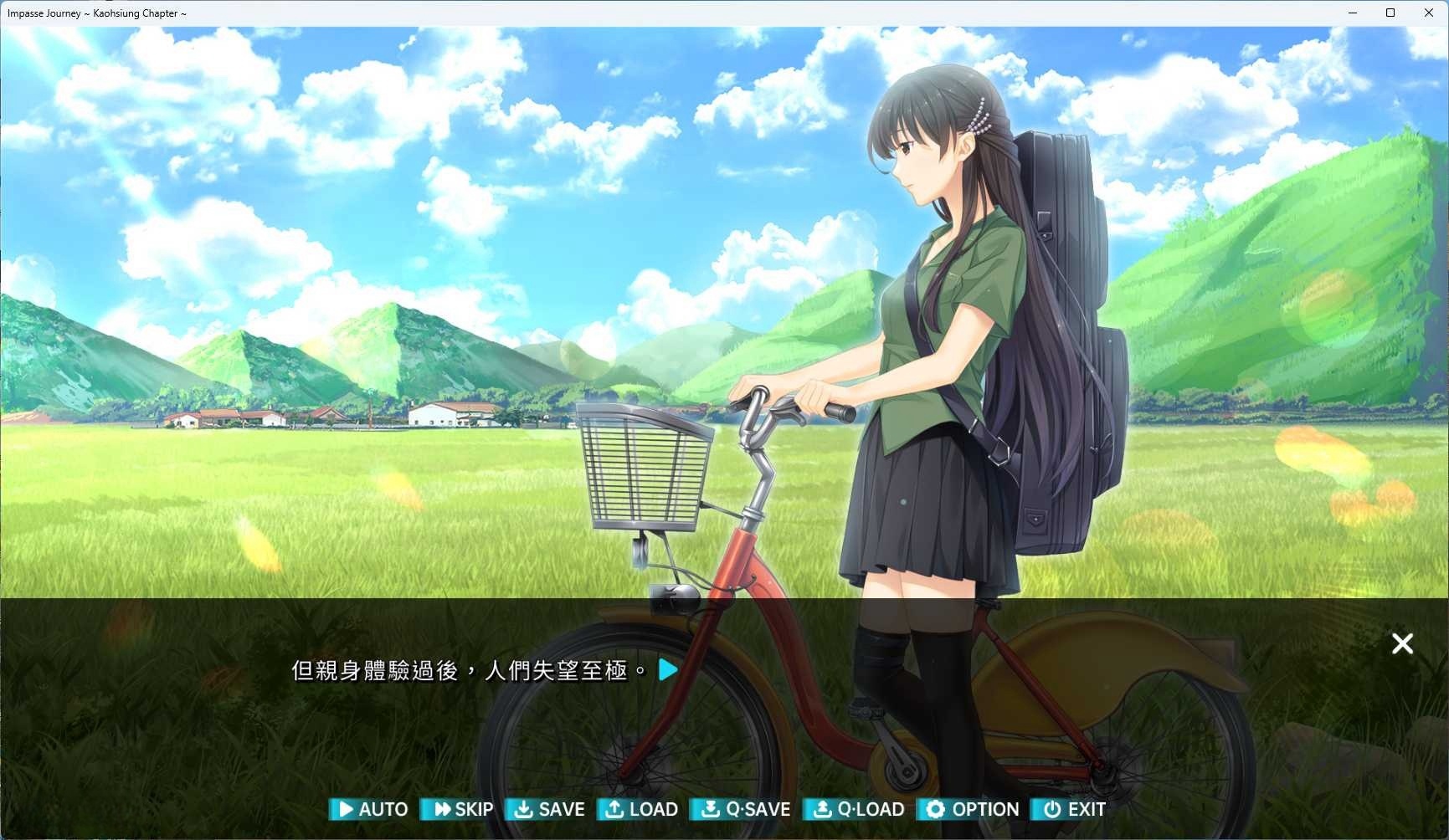1449x840 pixels.
Task: Open the SAVE menu
Action: pyautogui.click(x=549, y=809)
